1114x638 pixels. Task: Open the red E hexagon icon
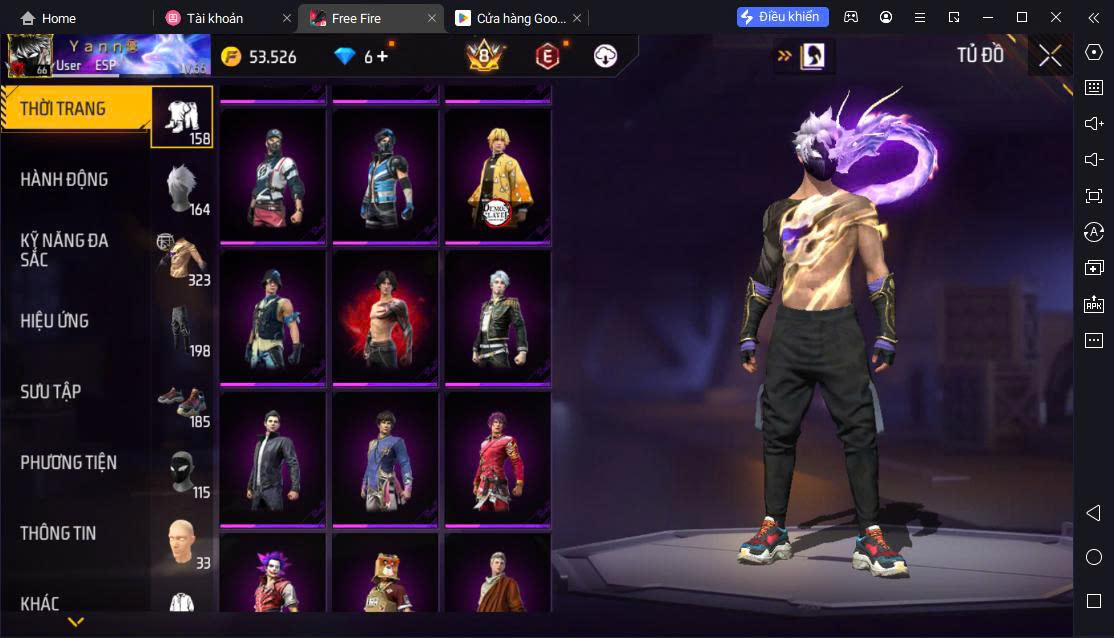546,57
